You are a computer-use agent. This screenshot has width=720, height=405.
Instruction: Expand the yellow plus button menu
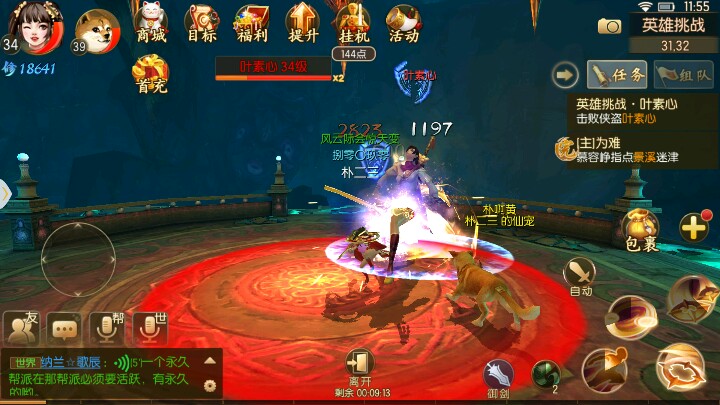click(x=693, y=226)
